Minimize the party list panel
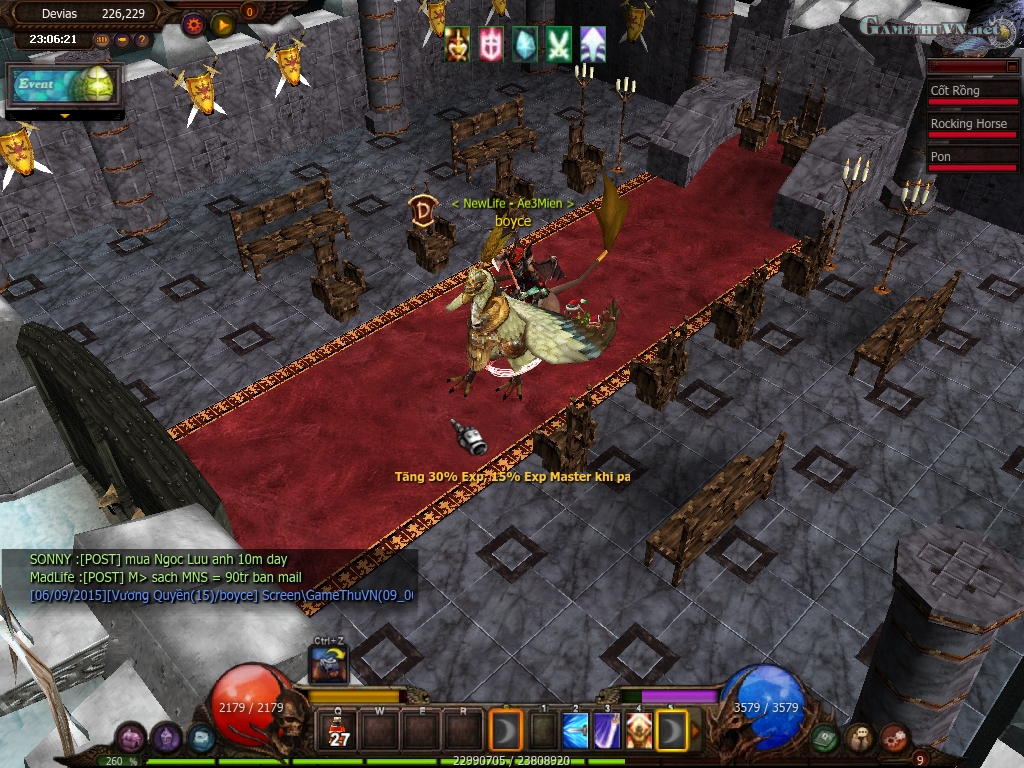 1010,66
